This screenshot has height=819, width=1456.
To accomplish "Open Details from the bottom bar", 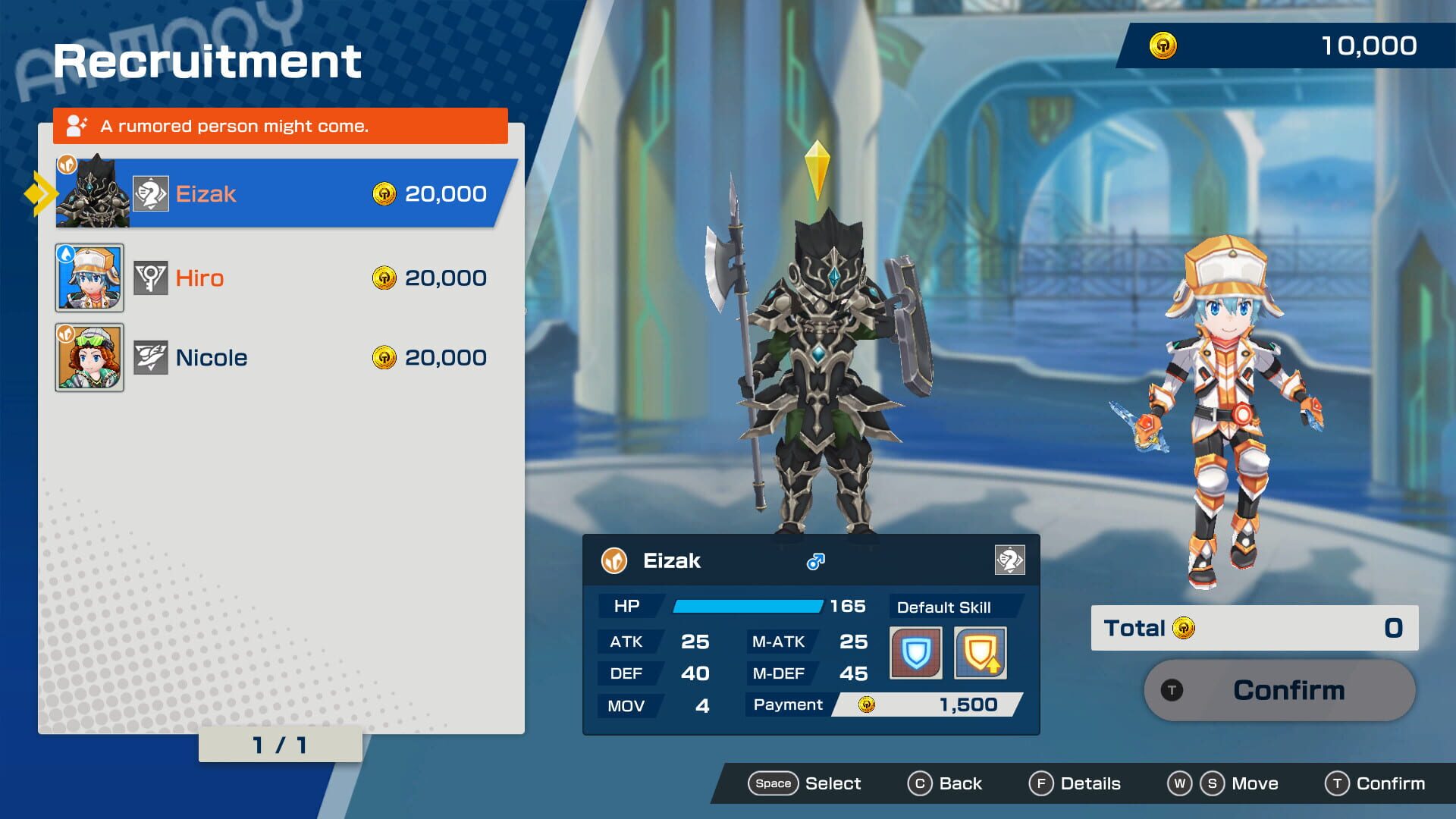I will (1075, 783).
